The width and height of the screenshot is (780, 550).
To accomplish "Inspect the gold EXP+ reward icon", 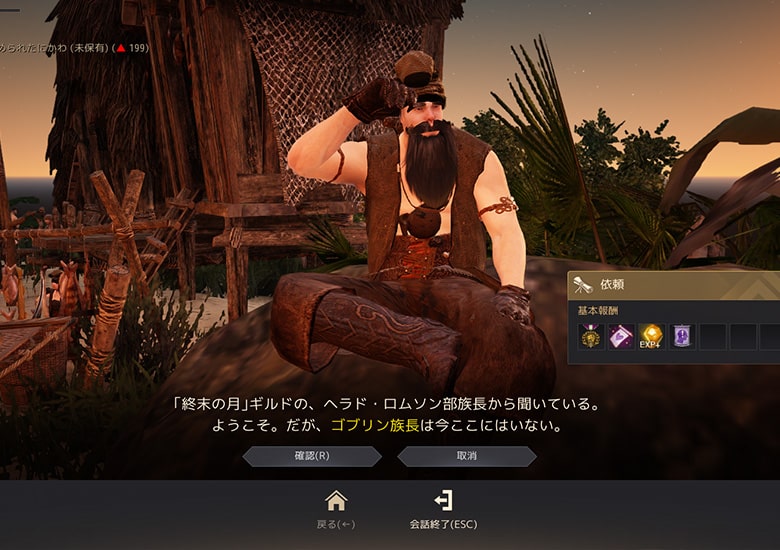I will click(x=652, y=337).
